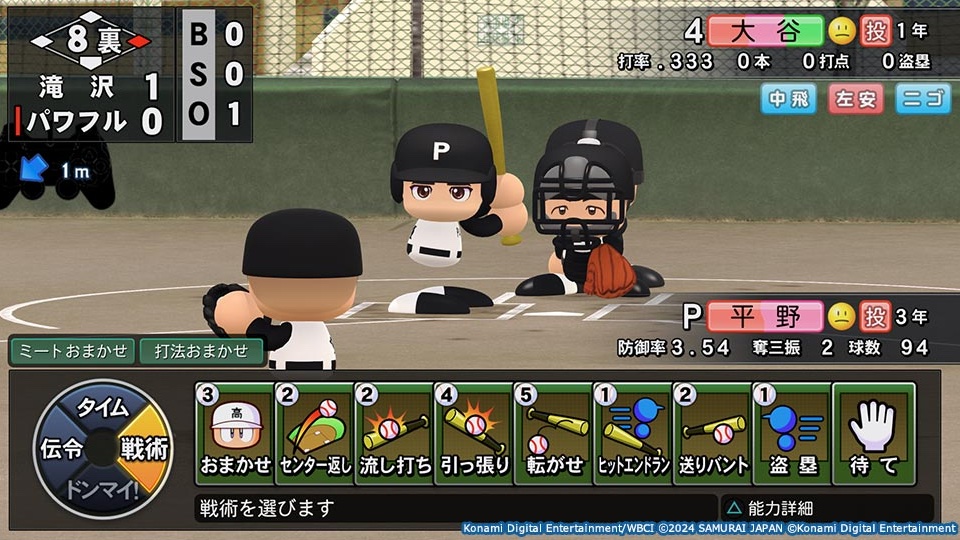Choose the 引っ張り pull-hitting tactic
The width and height of the screenshot is (960, 540).
tap(474, 434)
